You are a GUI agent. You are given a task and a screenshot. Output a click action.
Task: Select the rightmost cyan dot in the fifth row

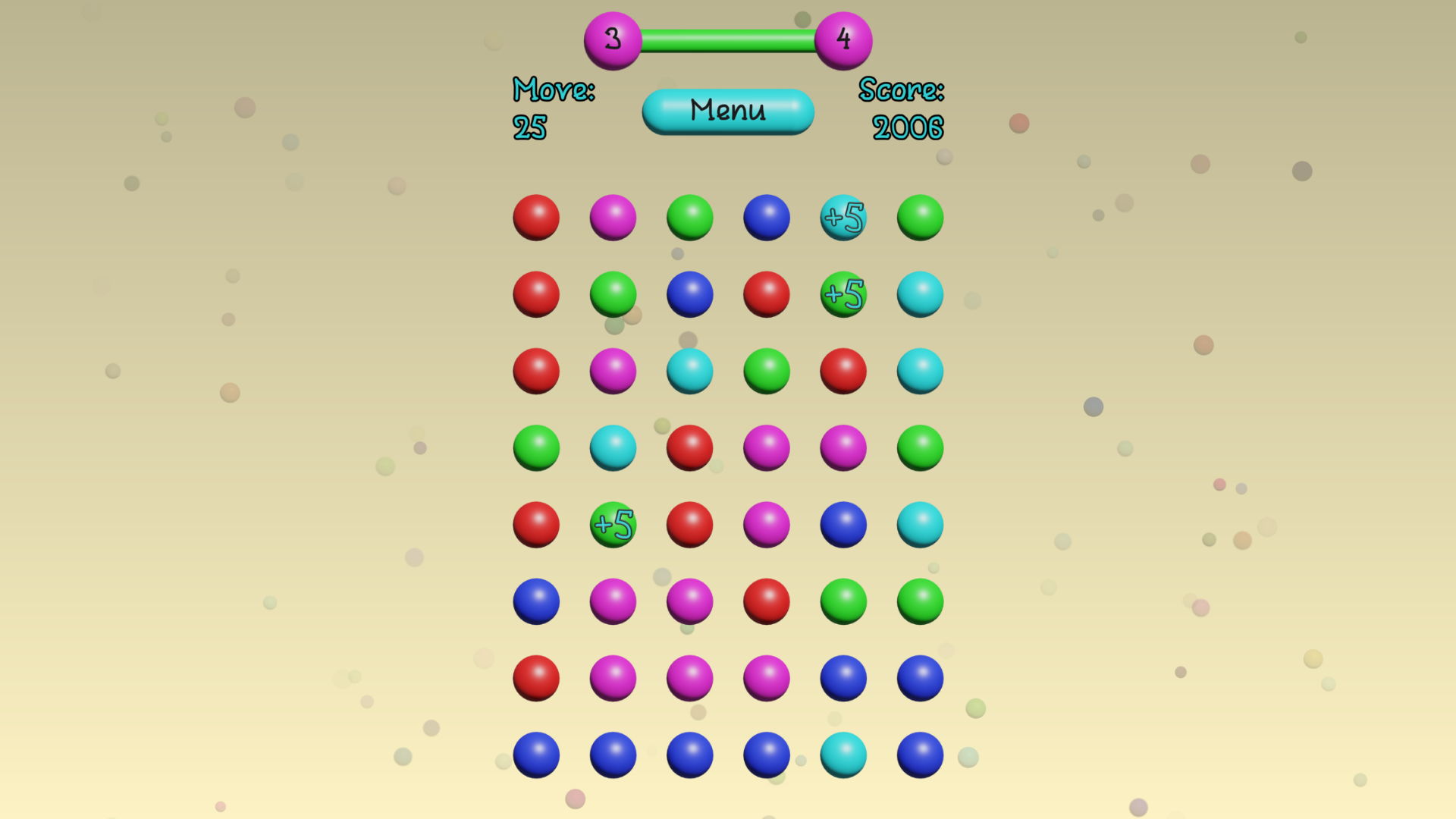point(919,524)
